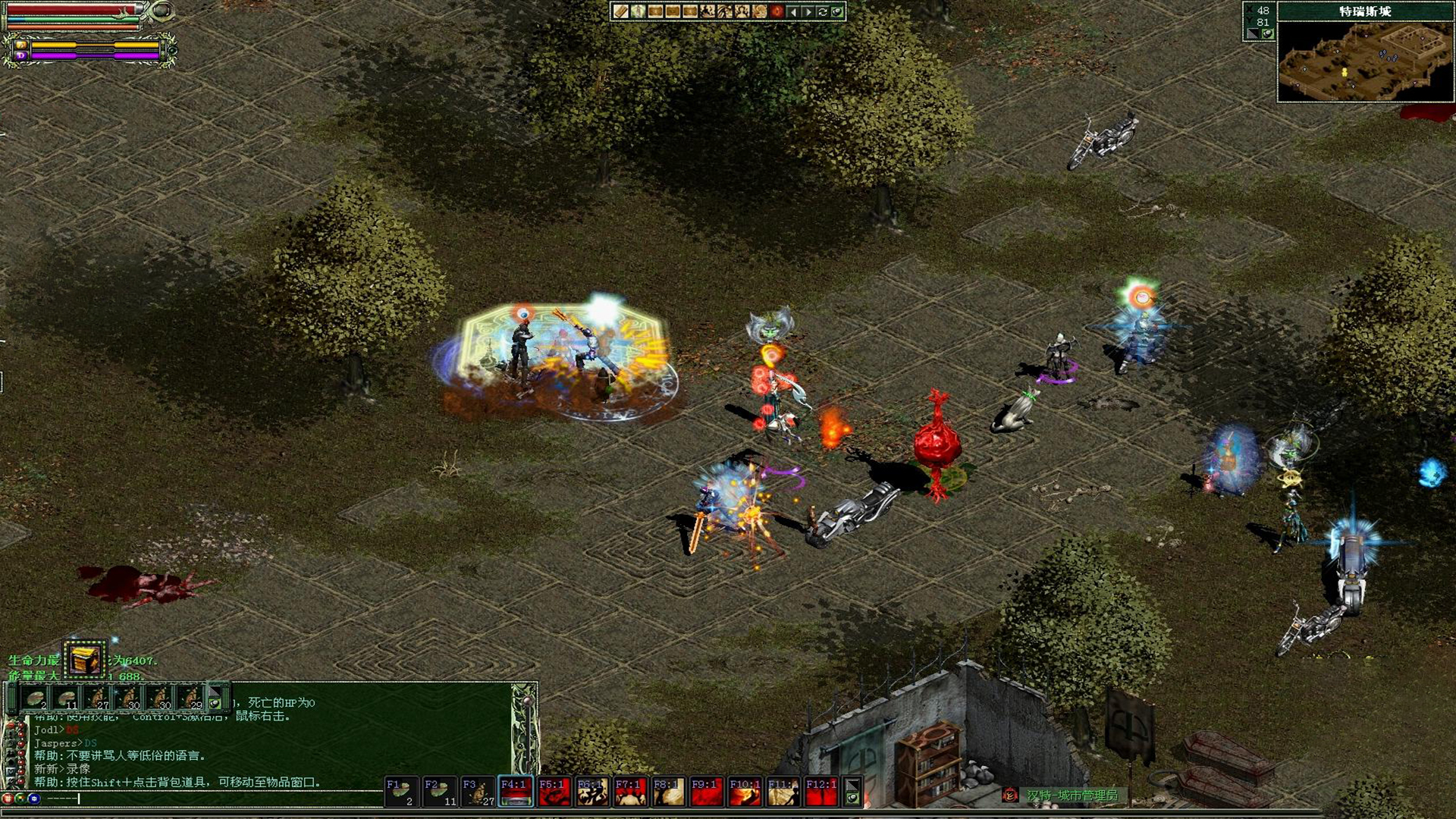The height and width of the screenshot is (819, 1456).
Task: Open the golden treasure chest icon
Action: pyautogui.click(x=84, y=659)
